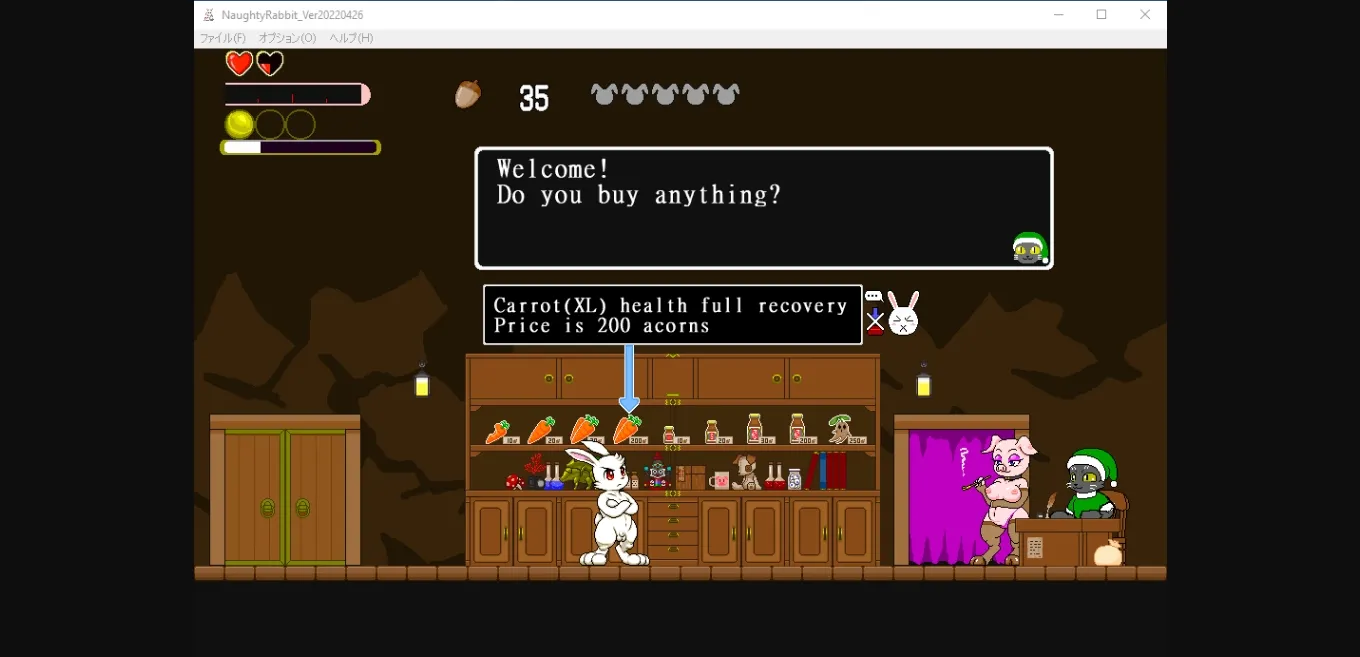Select the tall bottle priced 30 acorns
This screenshot has width=1360, height=657.
click(x=754, y=428)
